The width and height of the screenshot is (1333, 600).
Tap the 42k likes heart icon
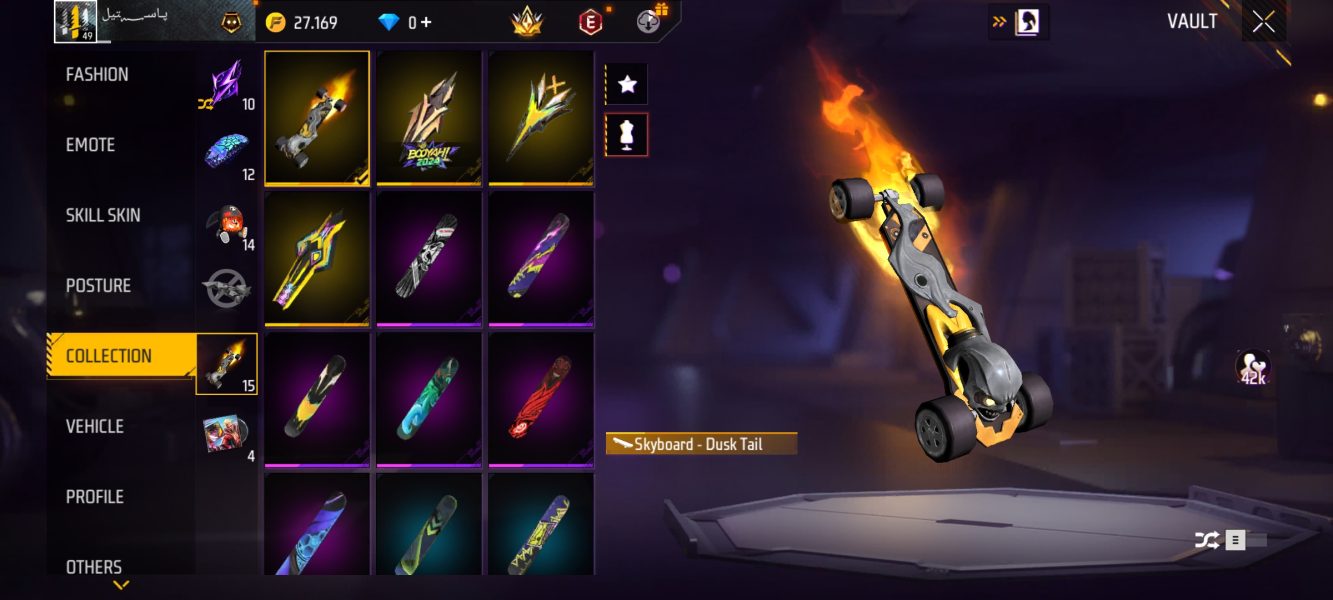coord(1252,368)
